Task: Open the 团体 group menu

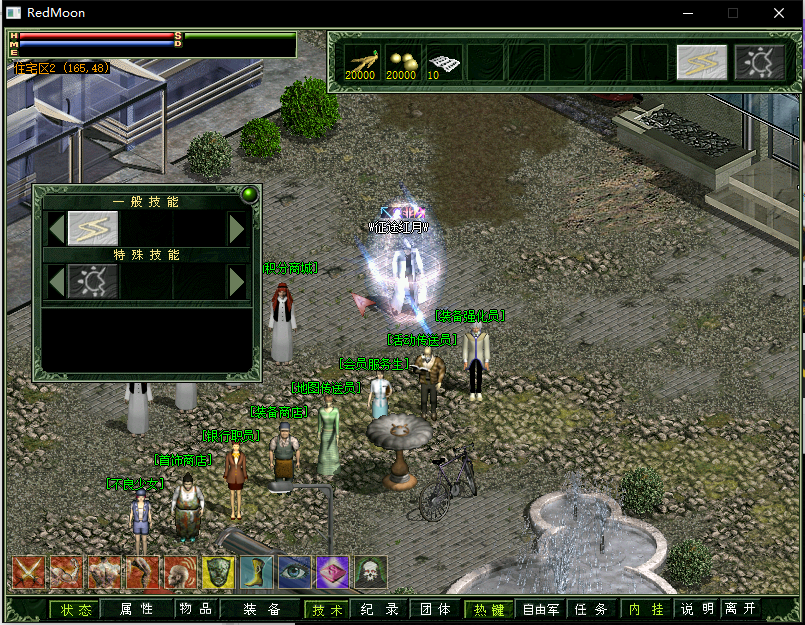Action: [434, 609]
